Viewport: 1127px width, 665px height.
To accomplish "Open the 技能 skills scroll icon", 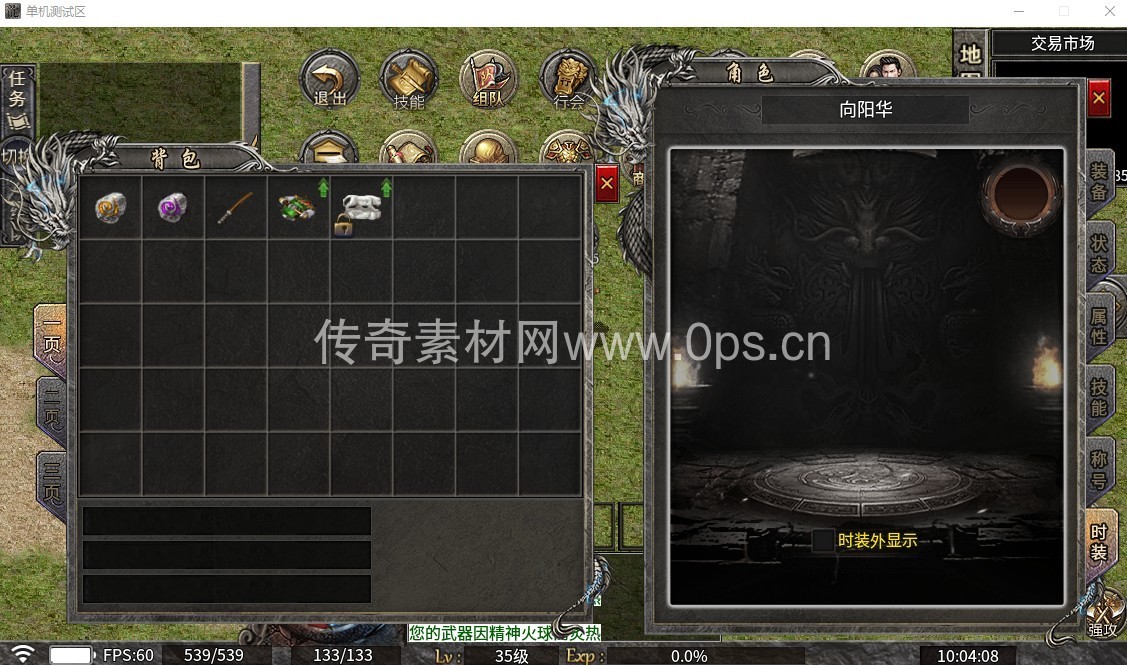I will coord(409,80).
